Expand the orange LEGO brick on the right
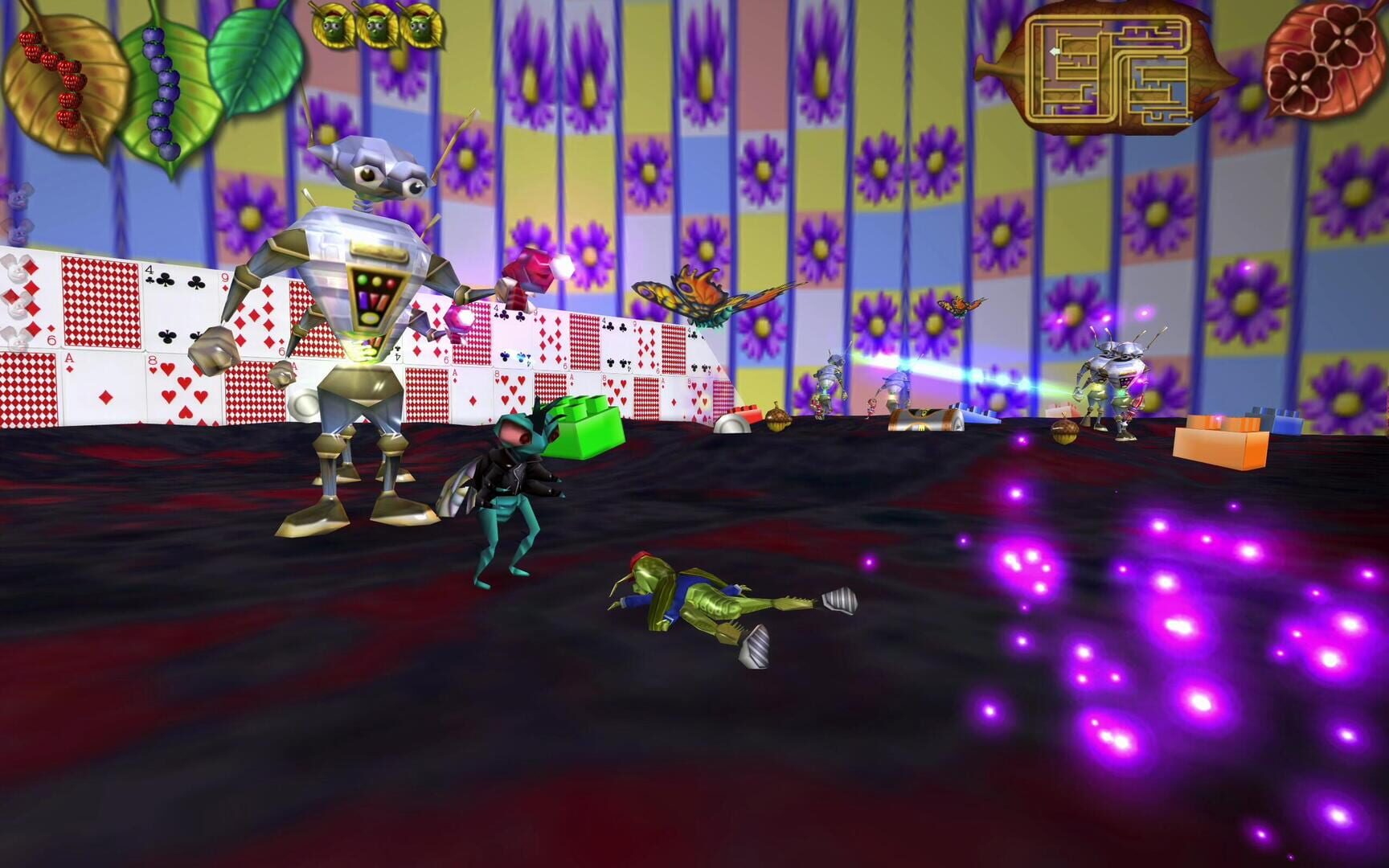 tap(1222, 438)
